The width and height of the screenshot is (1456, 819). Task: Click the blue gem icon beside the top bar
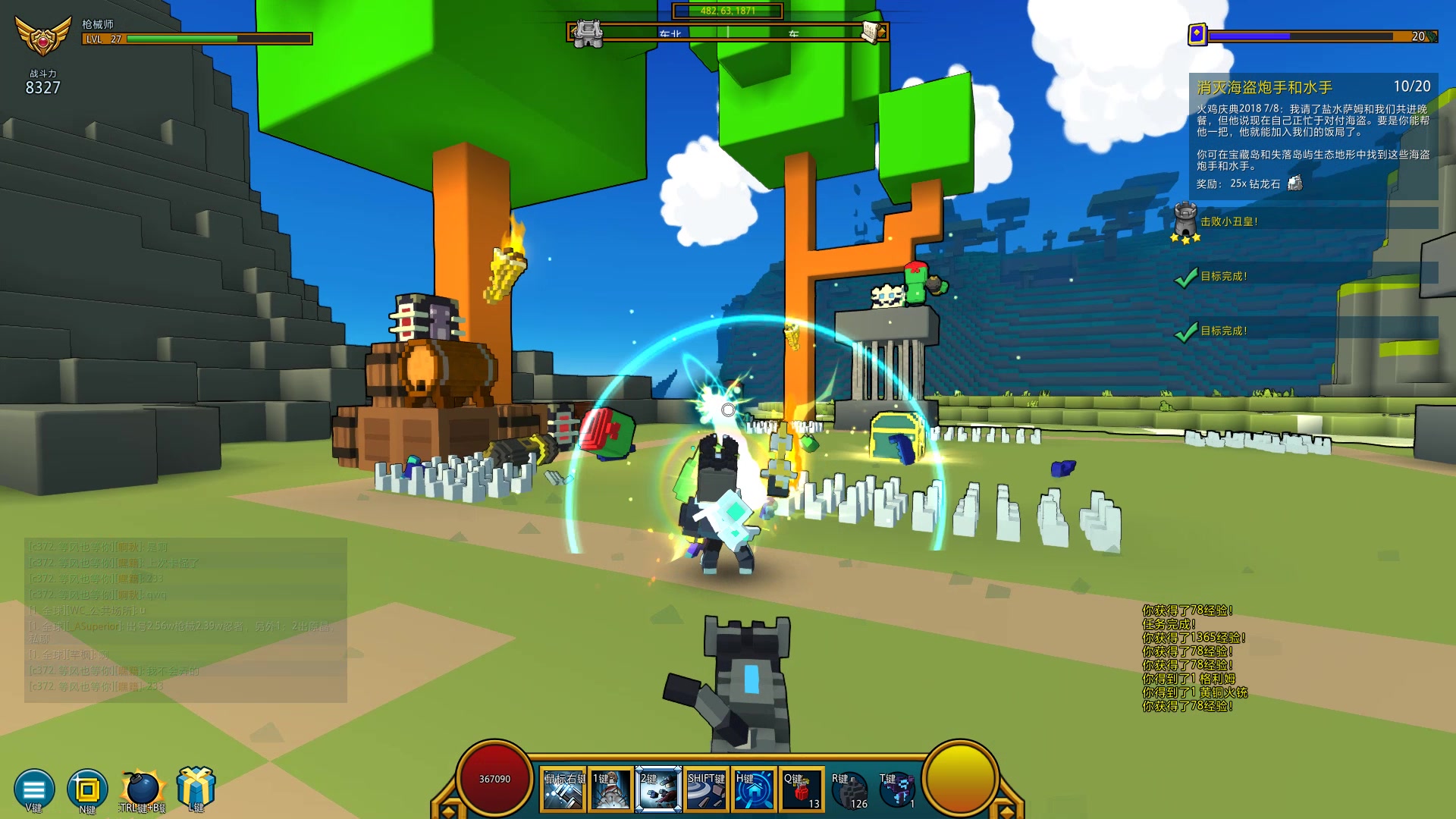click(x=1197, y=35)
